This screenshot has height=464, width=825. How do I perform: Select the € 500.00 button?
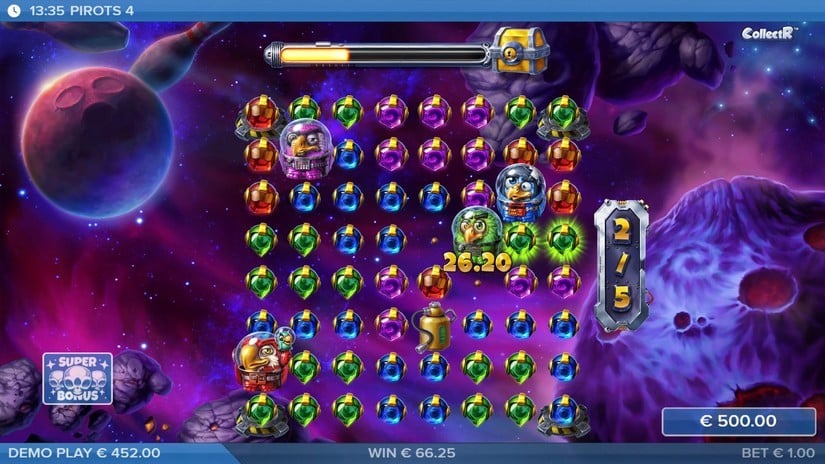point(738,421)
